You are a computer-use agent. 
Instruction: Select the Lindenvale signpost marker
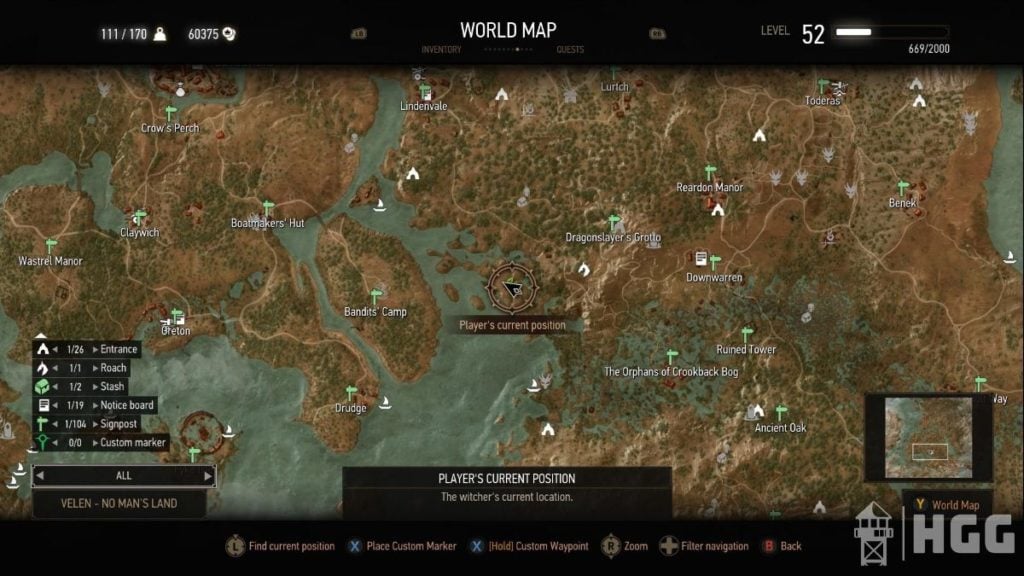click(425, 92)
